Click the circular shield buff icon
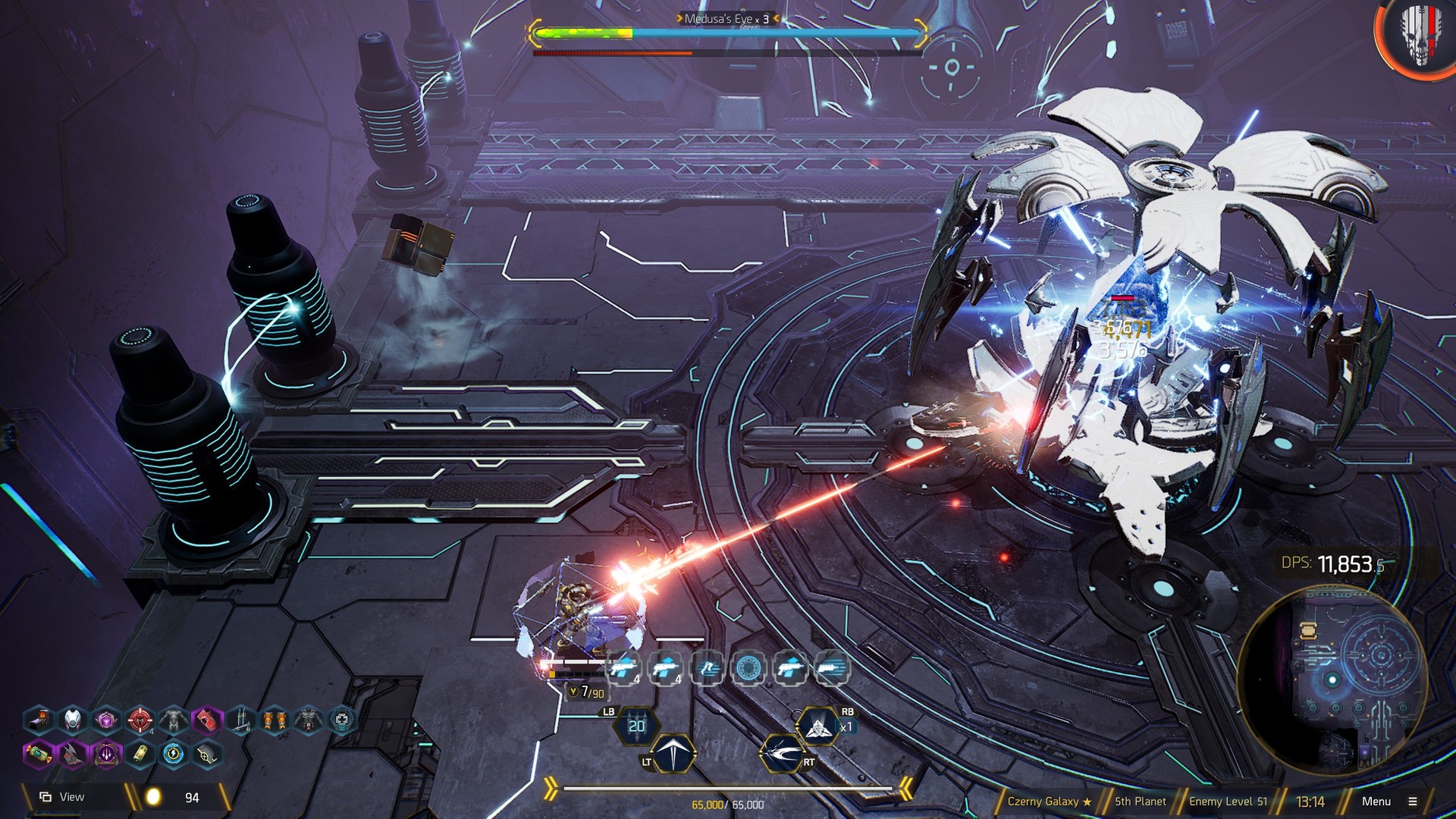 (748, 668)
